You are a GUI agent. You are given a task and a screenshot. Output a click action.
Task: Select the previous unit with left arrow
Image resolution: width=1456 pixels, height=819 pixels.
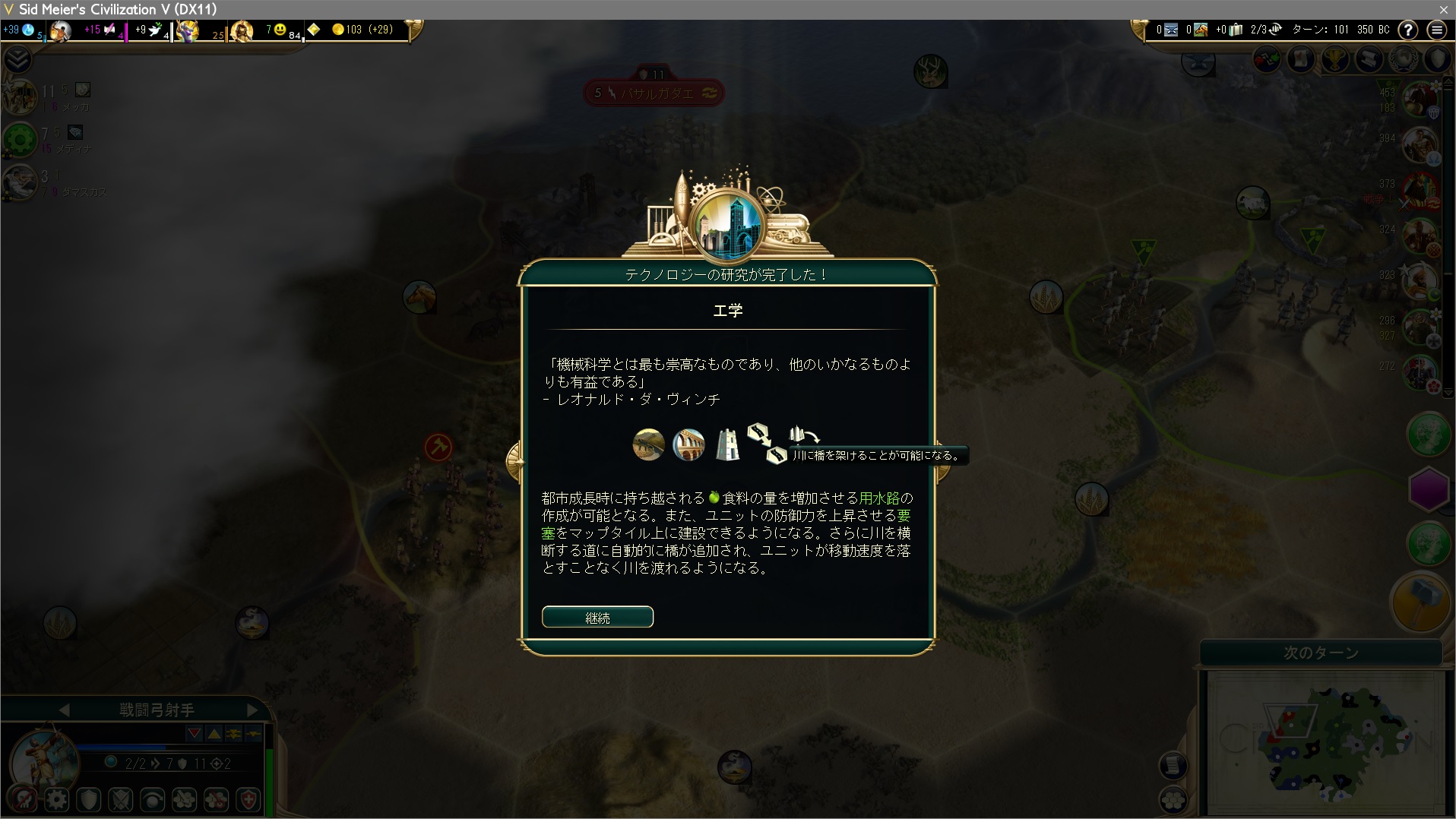click(x=65, y=710)
